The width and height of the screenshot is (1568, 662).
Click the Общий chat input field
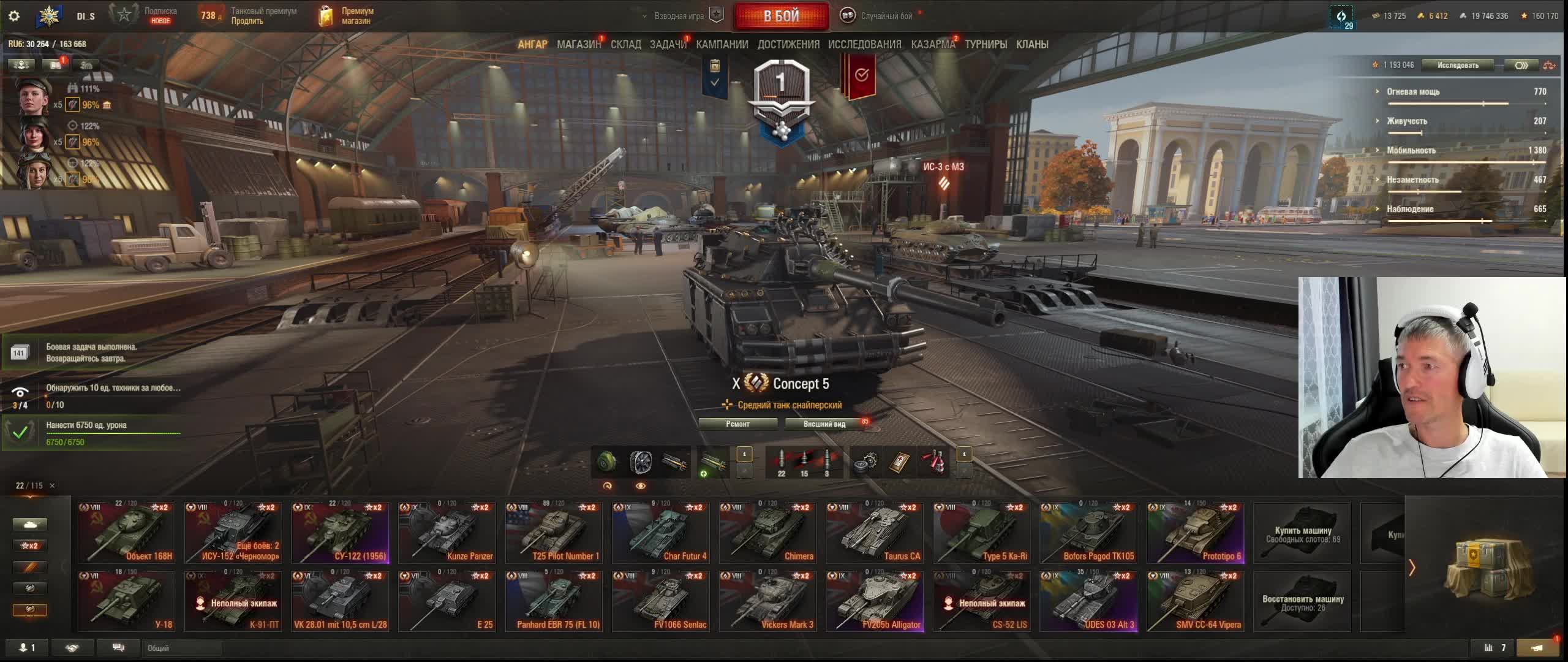(x=183, y=648)
